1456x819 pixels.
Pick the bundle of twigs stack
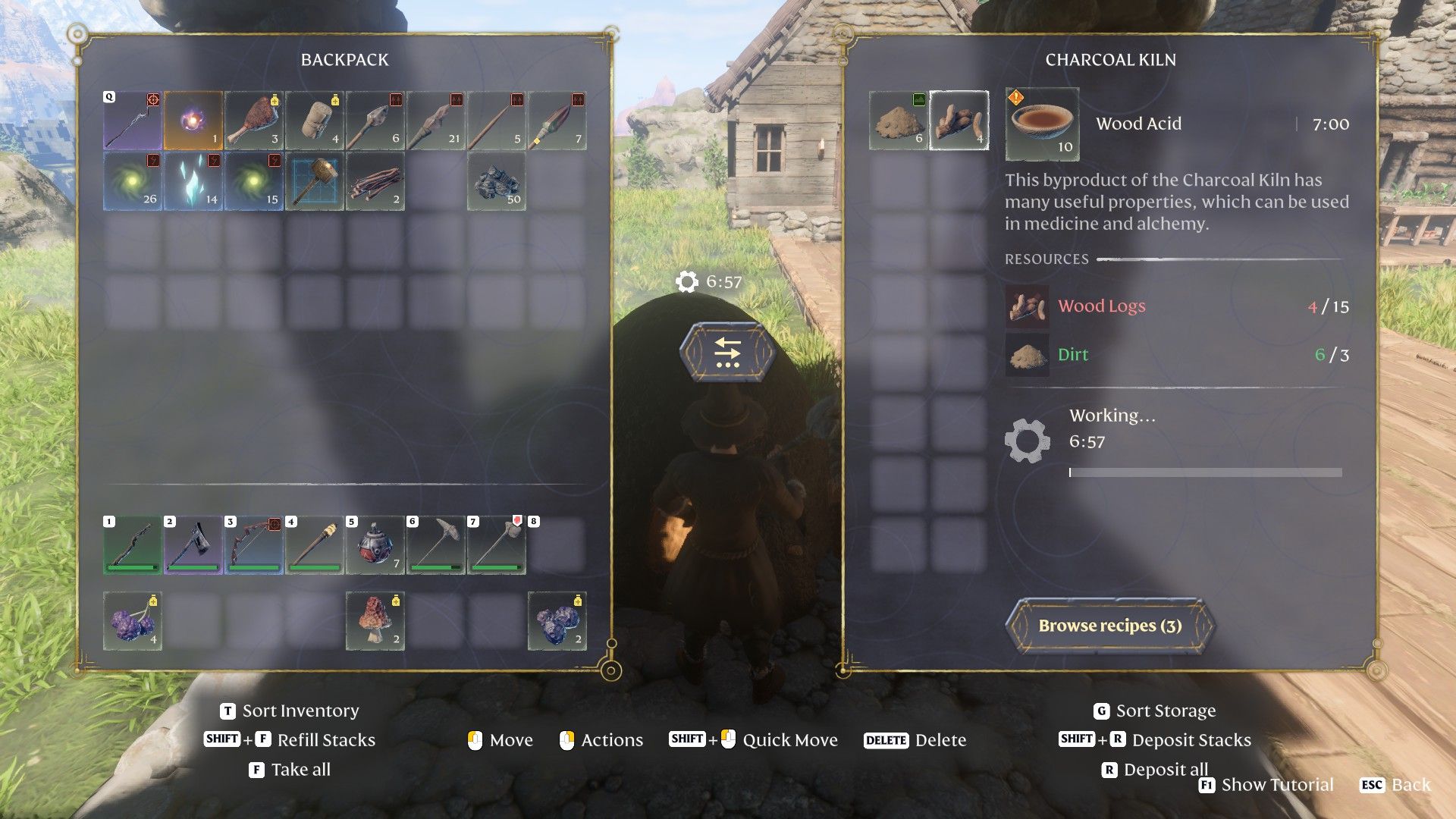tap(375, 181)
